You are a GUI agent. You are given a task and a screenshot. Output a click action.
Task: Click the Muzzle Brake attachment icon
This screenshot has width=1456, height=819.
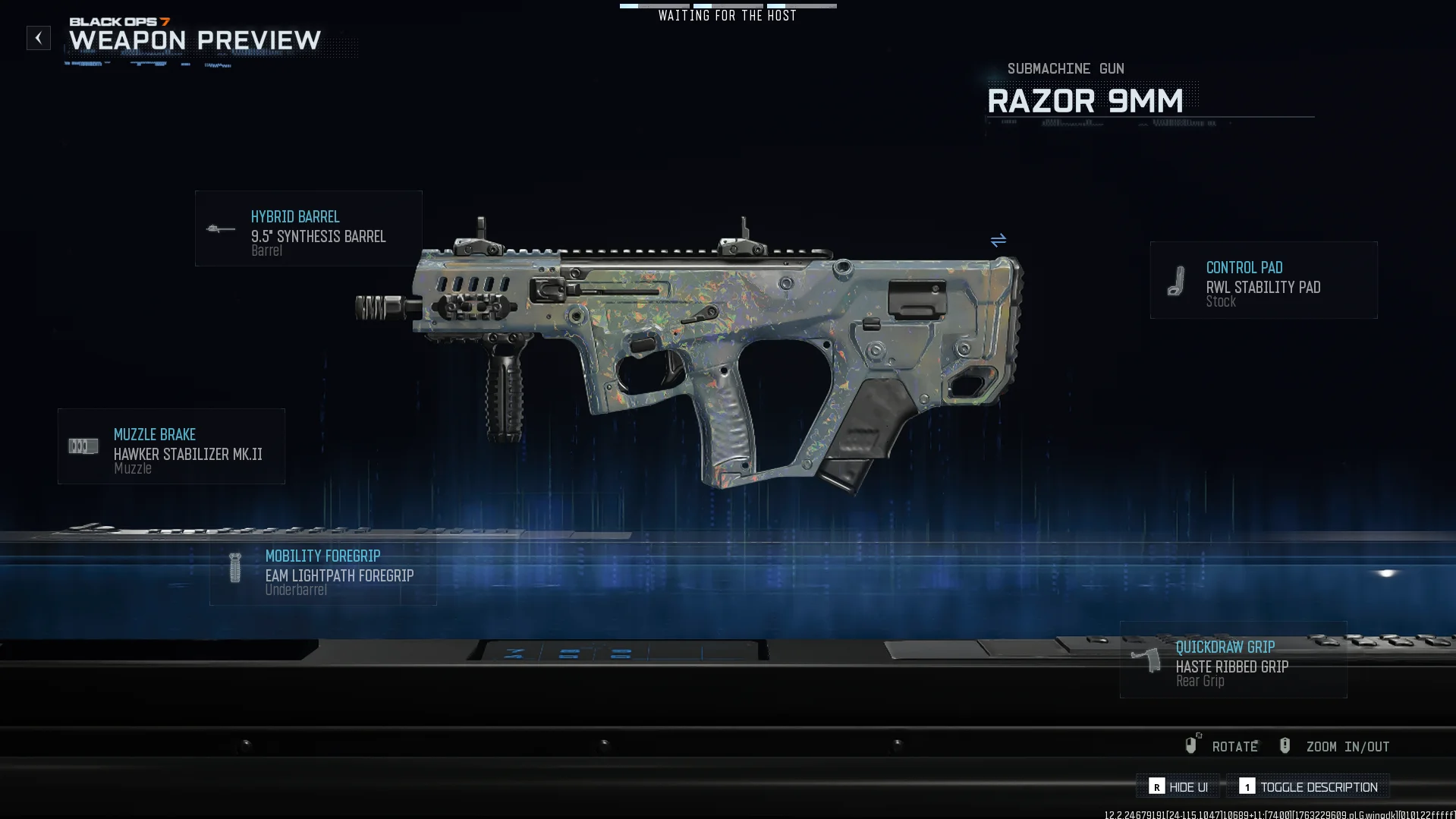[x=82, y=448]
